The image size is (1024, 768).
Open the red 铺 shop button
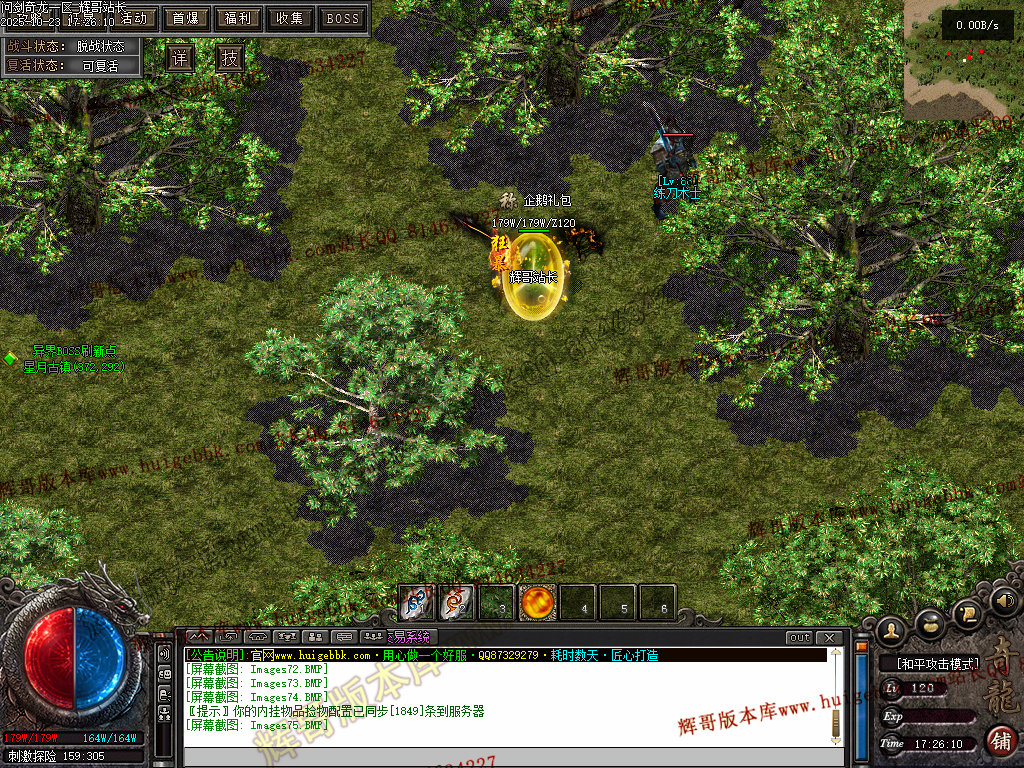(999, 741)
